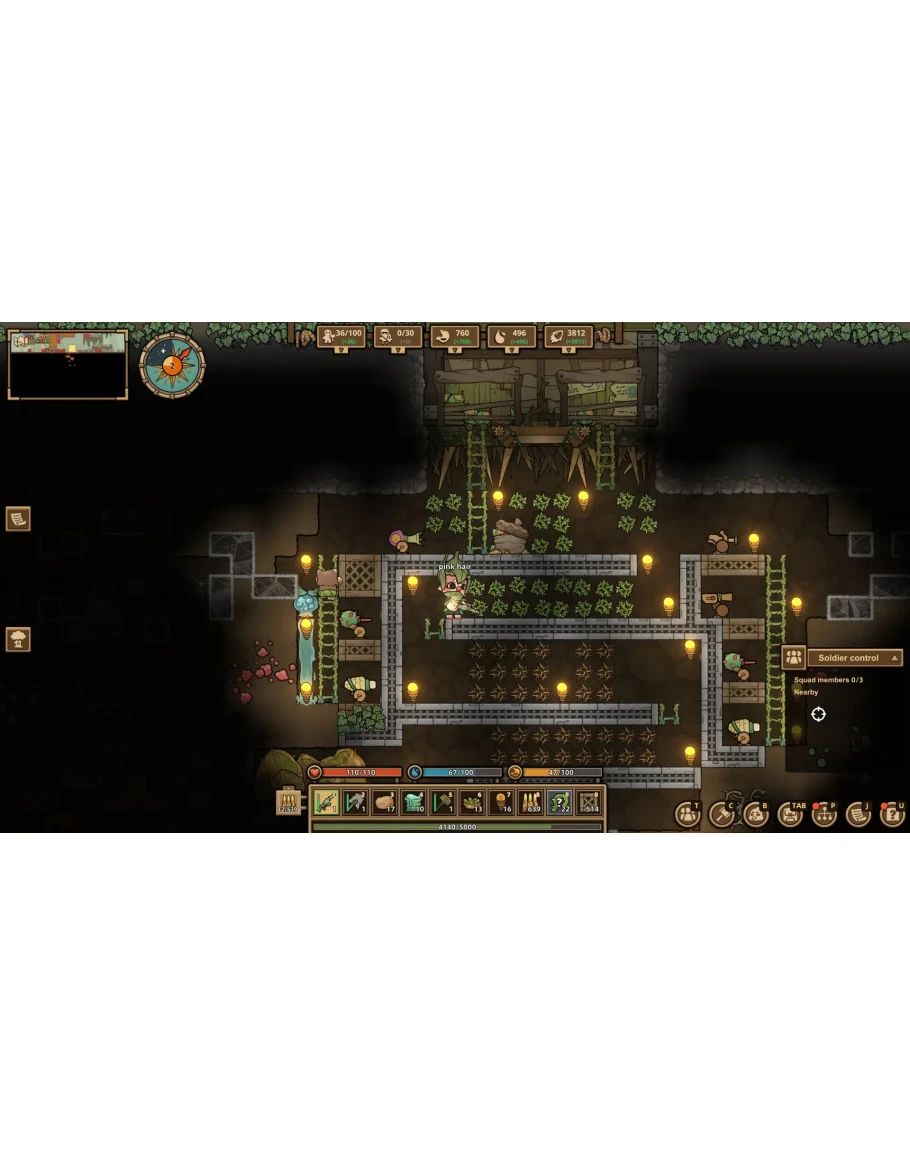The height and width of the screenshot is (1155, 910).
Task: Select the potato item slot
Action: pyautogui.click(x=384, y=802)
